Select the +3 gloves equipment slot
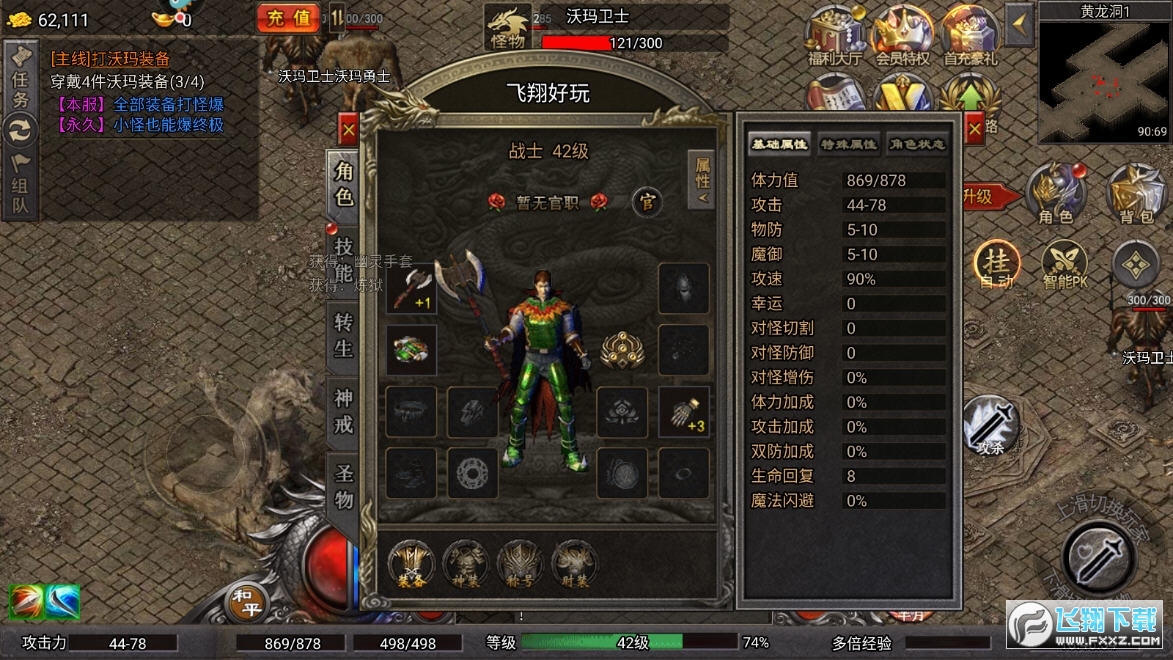The image size is (1173, 660). 684,411
